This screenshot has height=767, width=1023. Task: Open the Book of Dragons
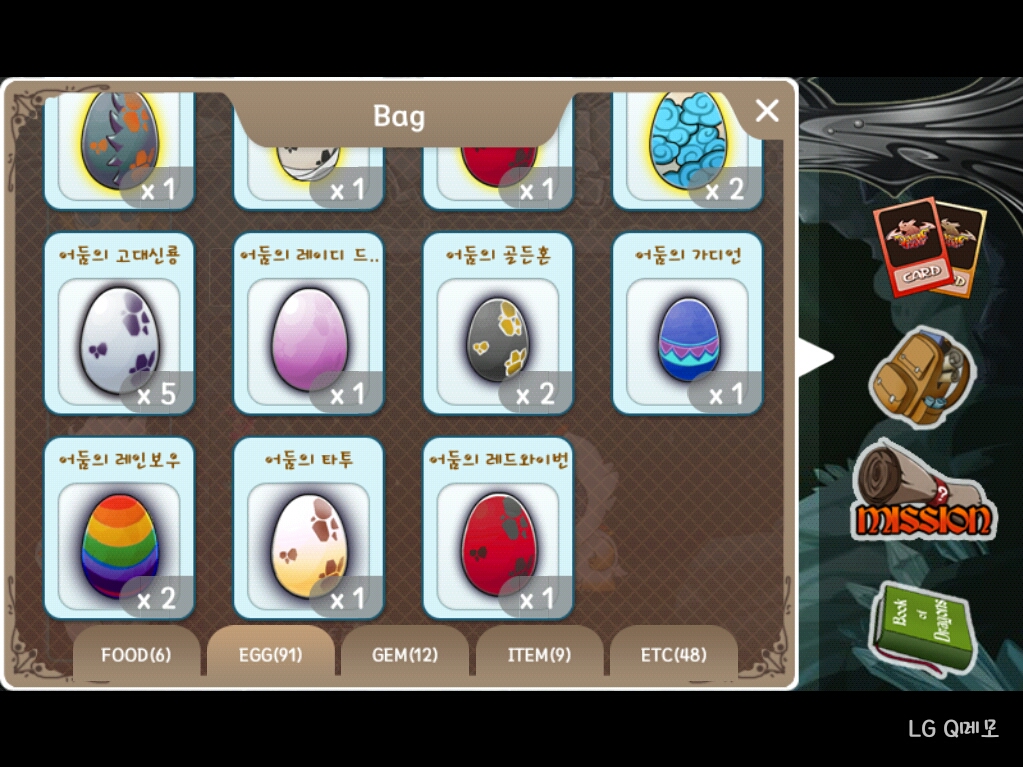pos(921,630)
